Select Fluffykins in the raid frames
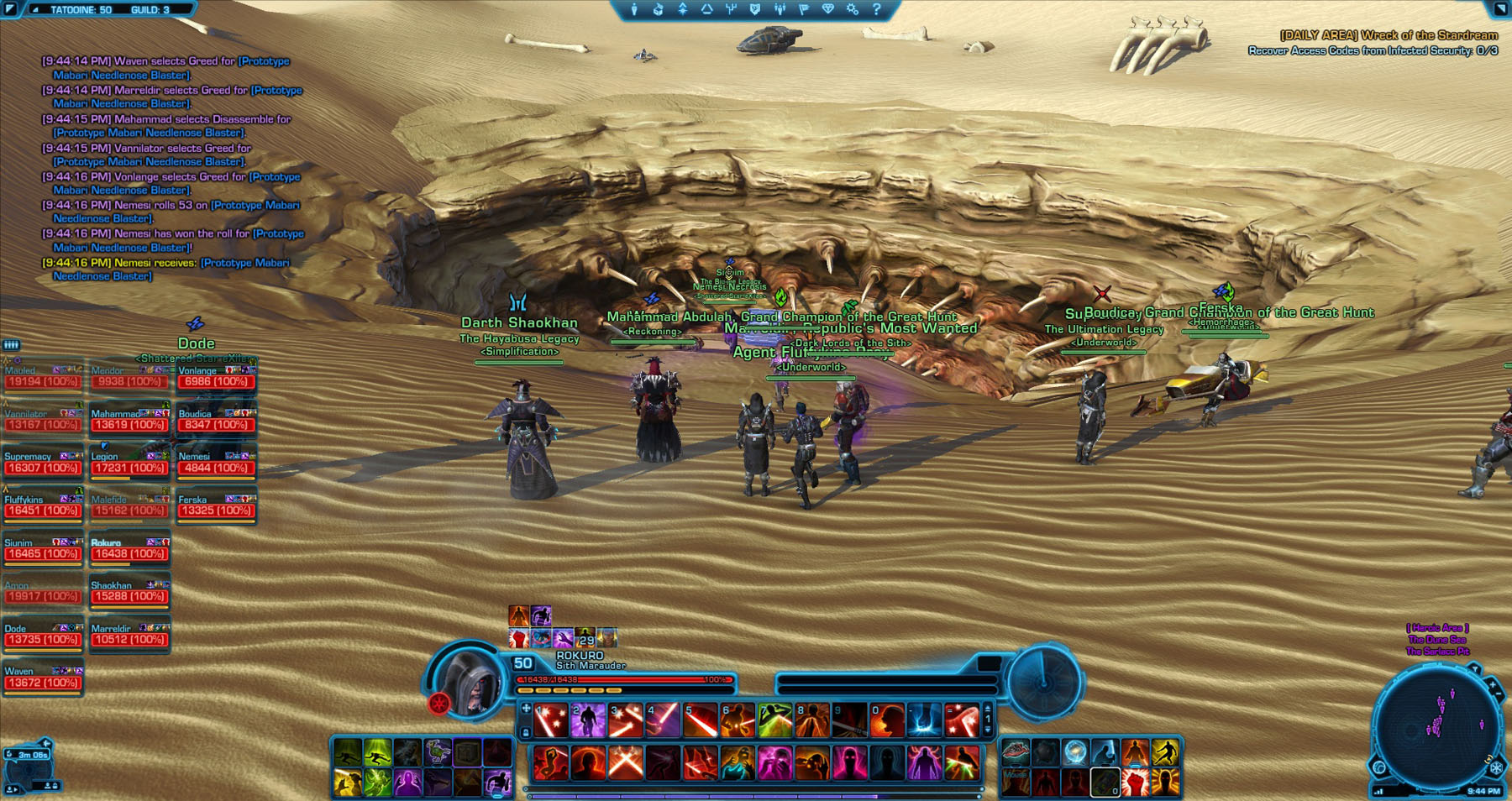1512x801 pixels. (x=43, y=505)
